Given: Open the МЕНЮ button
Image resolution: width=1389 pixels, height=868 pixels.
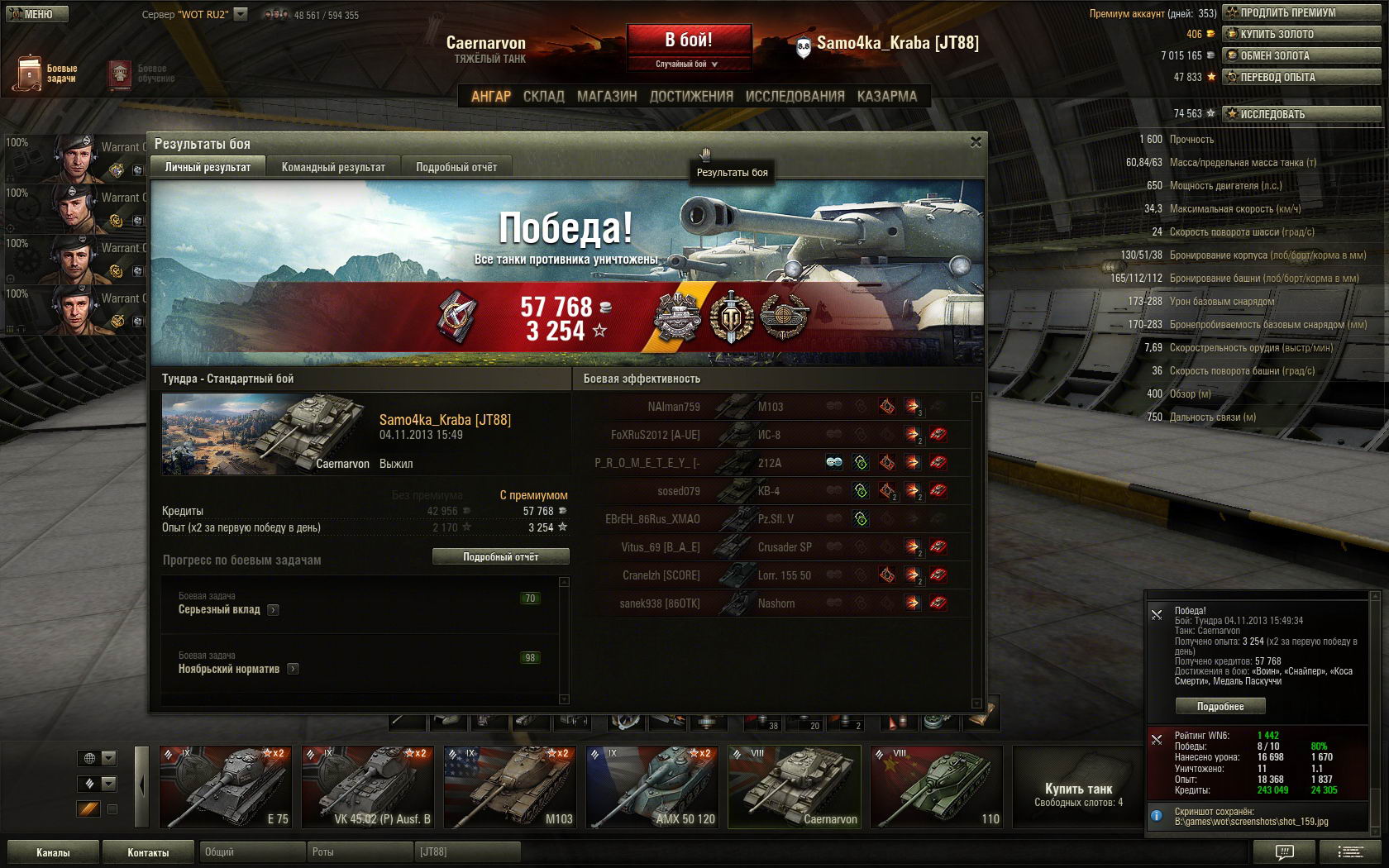Looking at the screenshot, I should coord(37,14).
